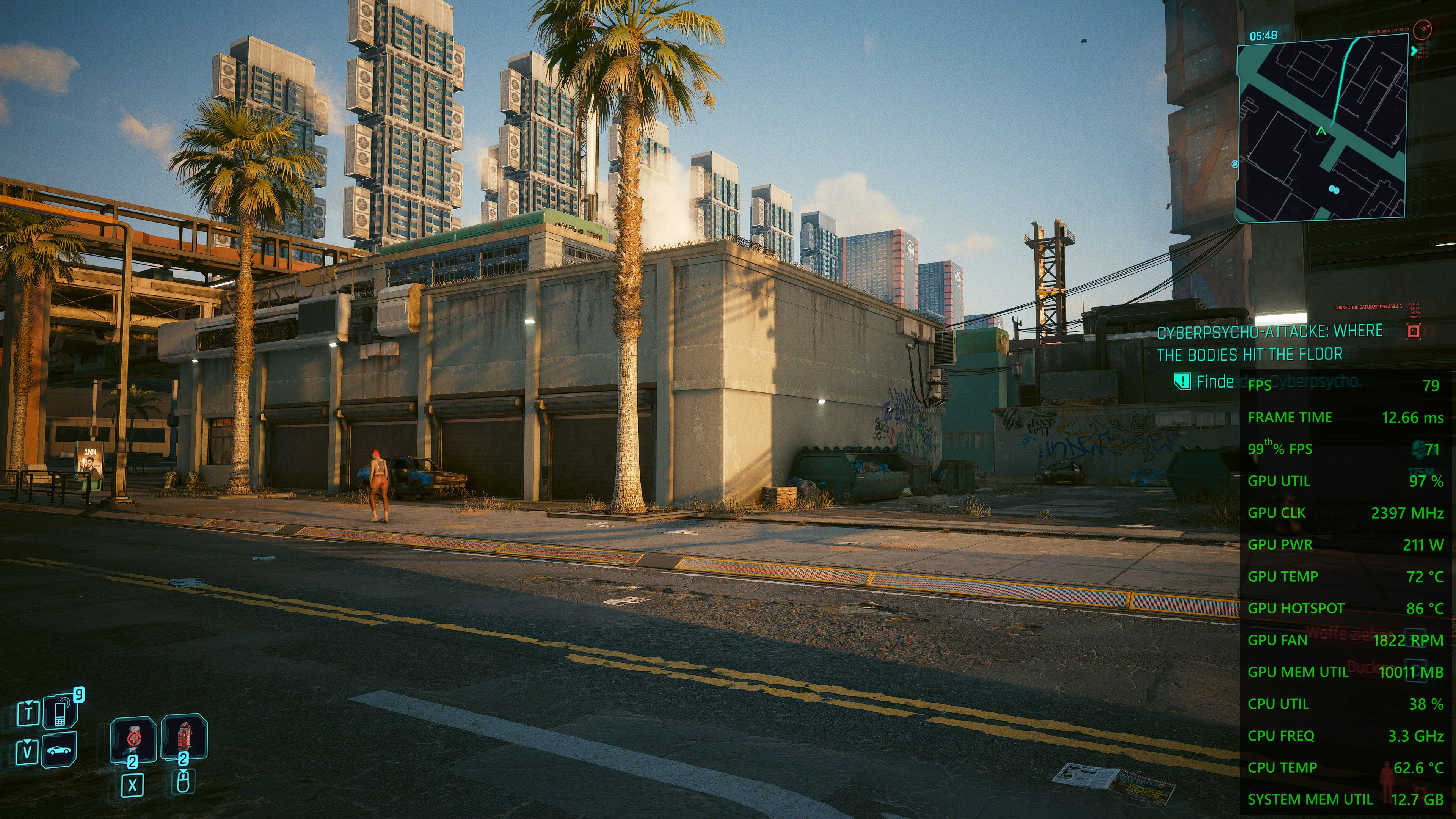Select the MaxDoc healing inhaler quickslot icon

134,739
